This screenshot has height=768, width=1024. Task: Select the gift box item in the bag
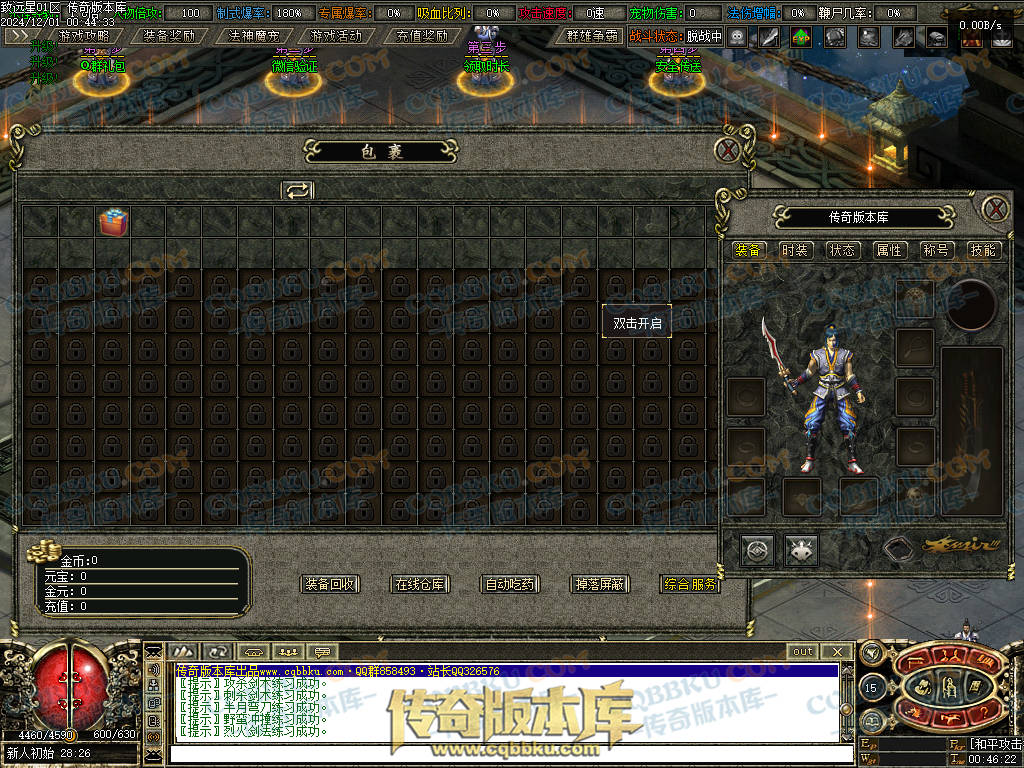[112, 222]
